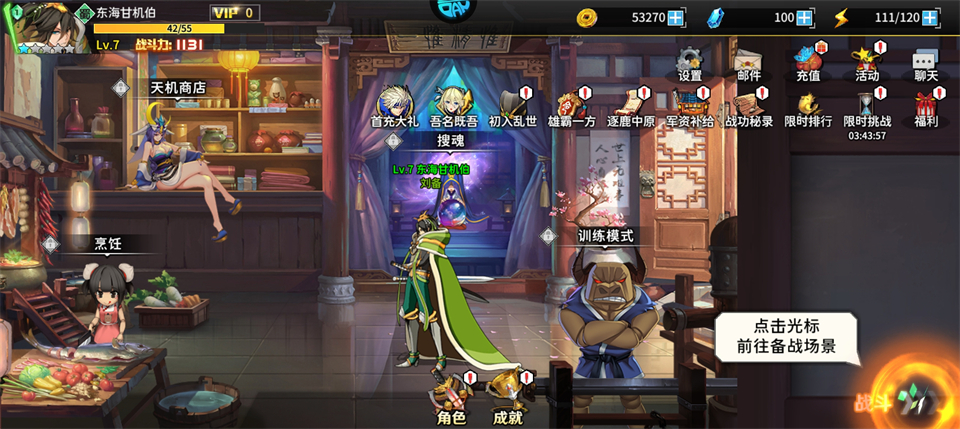Open the 福利 welfare gift box
Viewport: 960px width, 429px height.
click(x=925, y=106)
